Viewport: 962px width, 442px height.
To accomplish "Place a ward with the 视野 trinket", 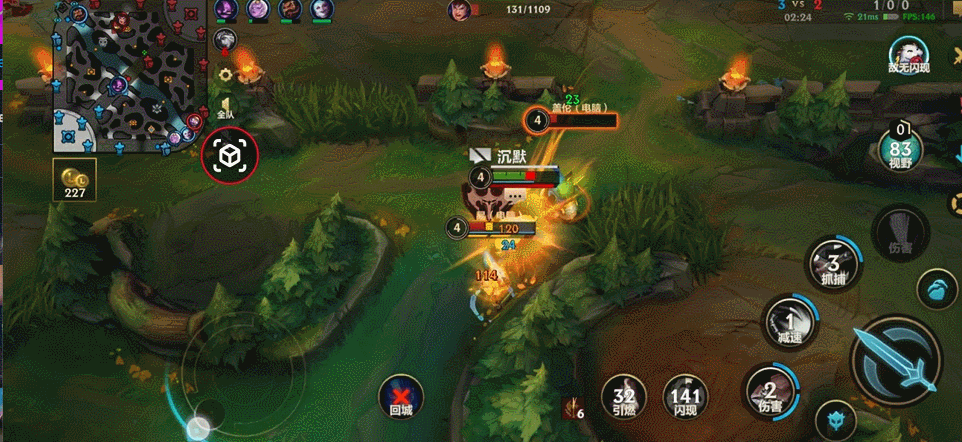I will pyautogui.click(x=901, y=149).
